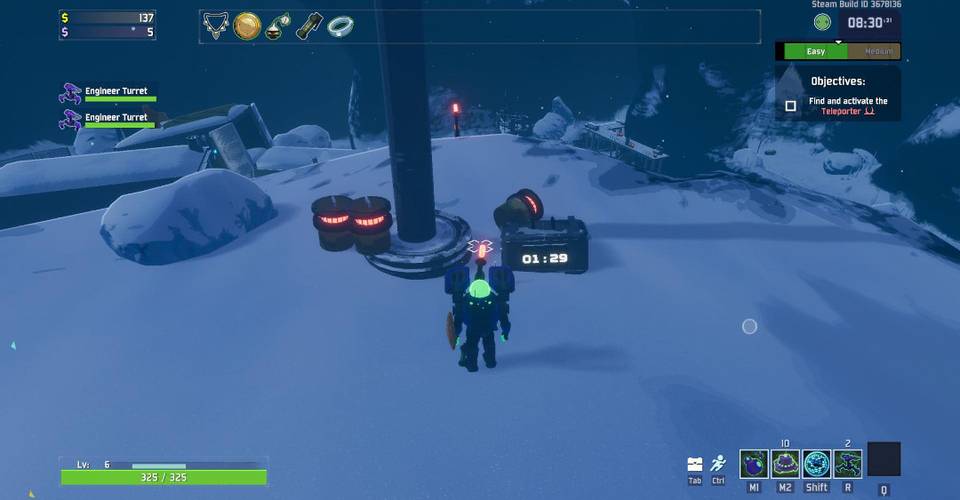Click the Teleporter objective checkbox
The image size is (960, 500).
(x=790, y=106)
